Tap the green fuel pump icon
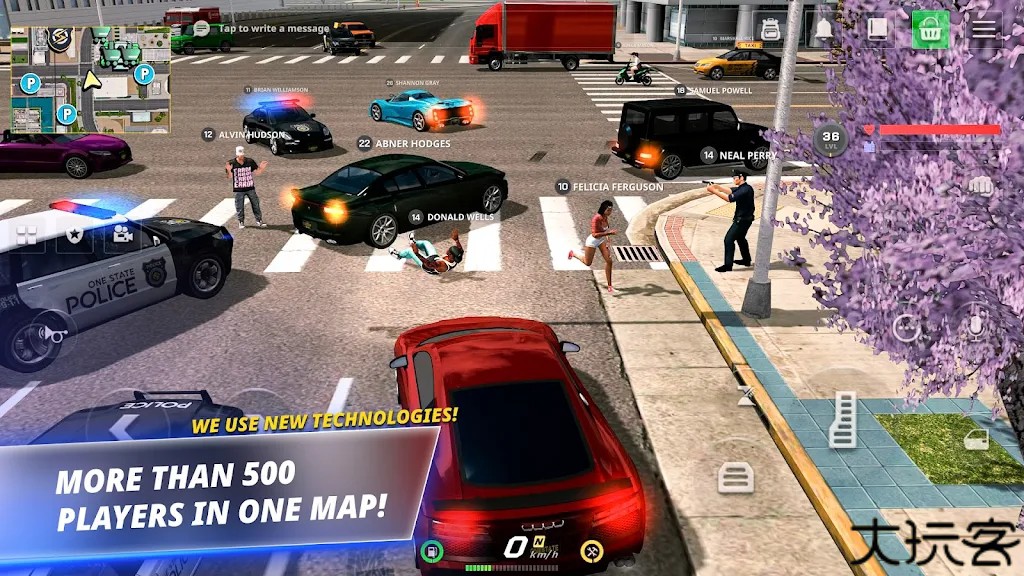 pyautogui.click(x=431, y=548)
